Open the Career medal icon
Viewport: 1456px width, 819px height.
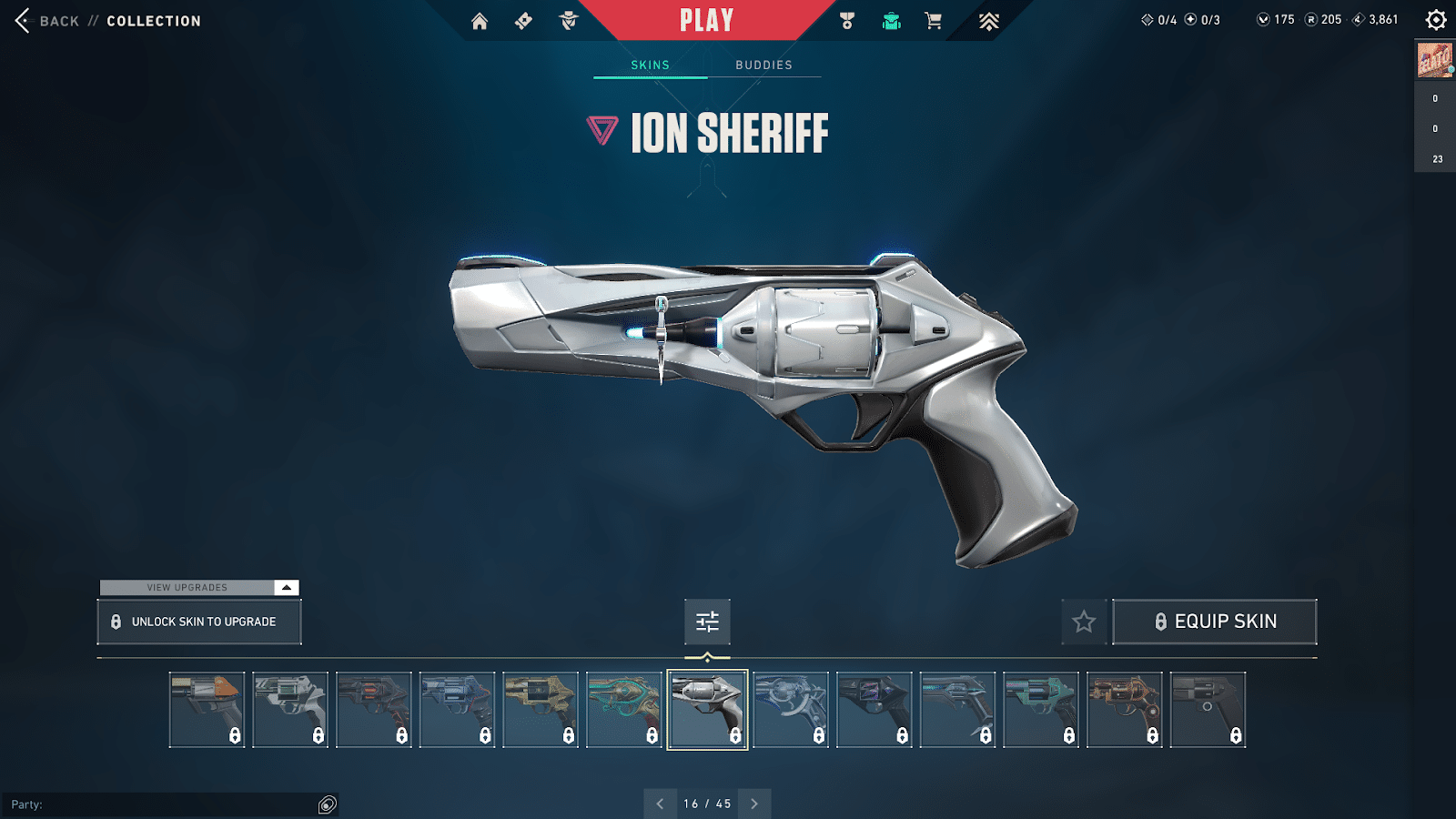(847, 19)
